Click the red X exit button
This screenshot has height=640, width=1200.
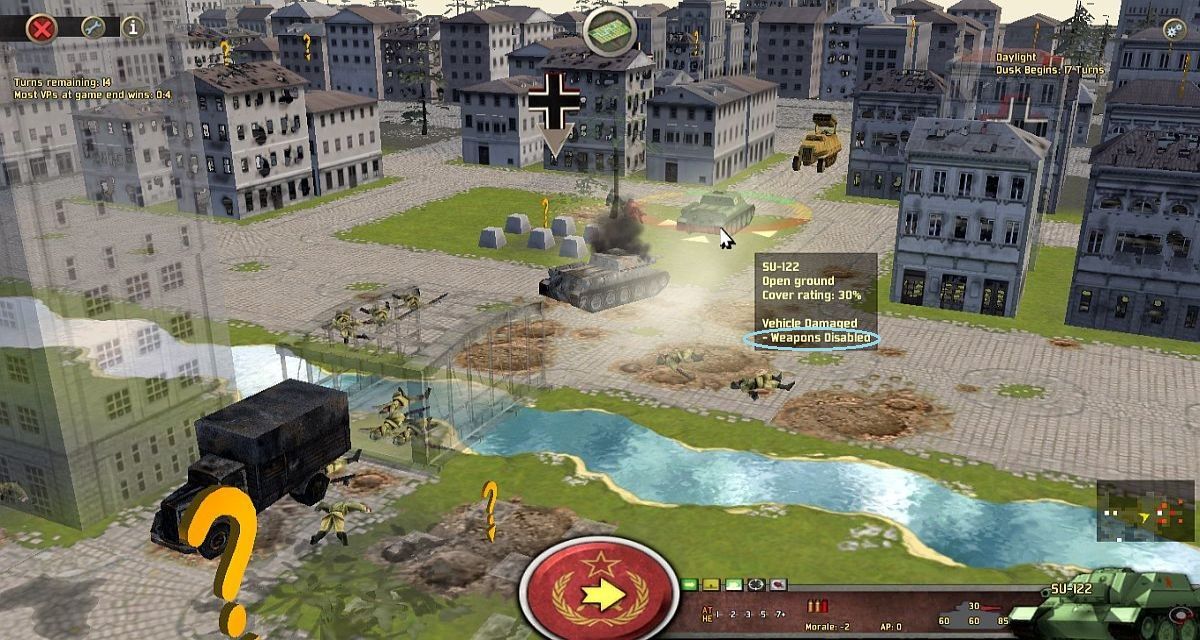[41, 28]
